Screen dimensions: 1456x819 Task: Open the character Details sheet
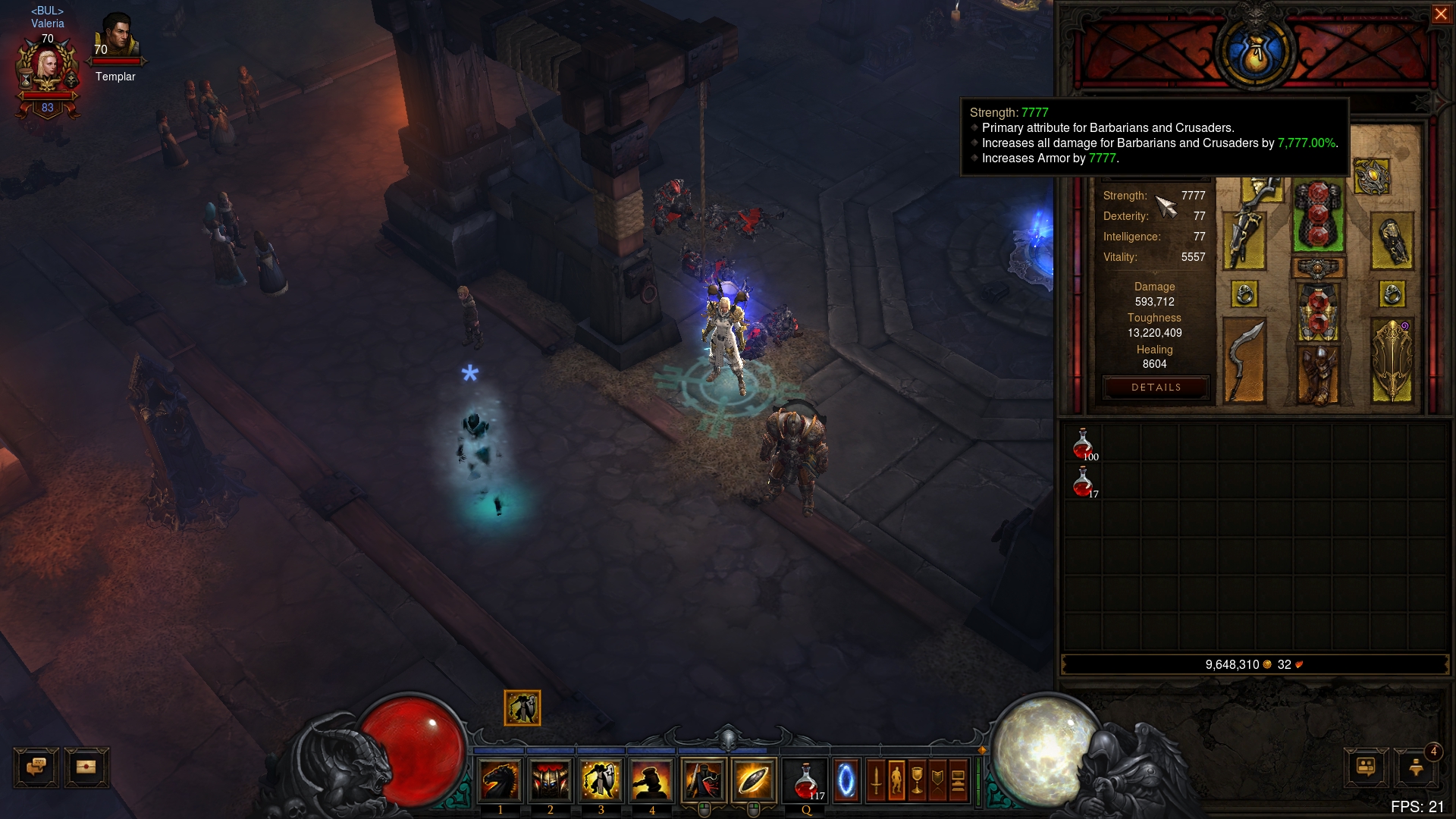(1156, 388)
